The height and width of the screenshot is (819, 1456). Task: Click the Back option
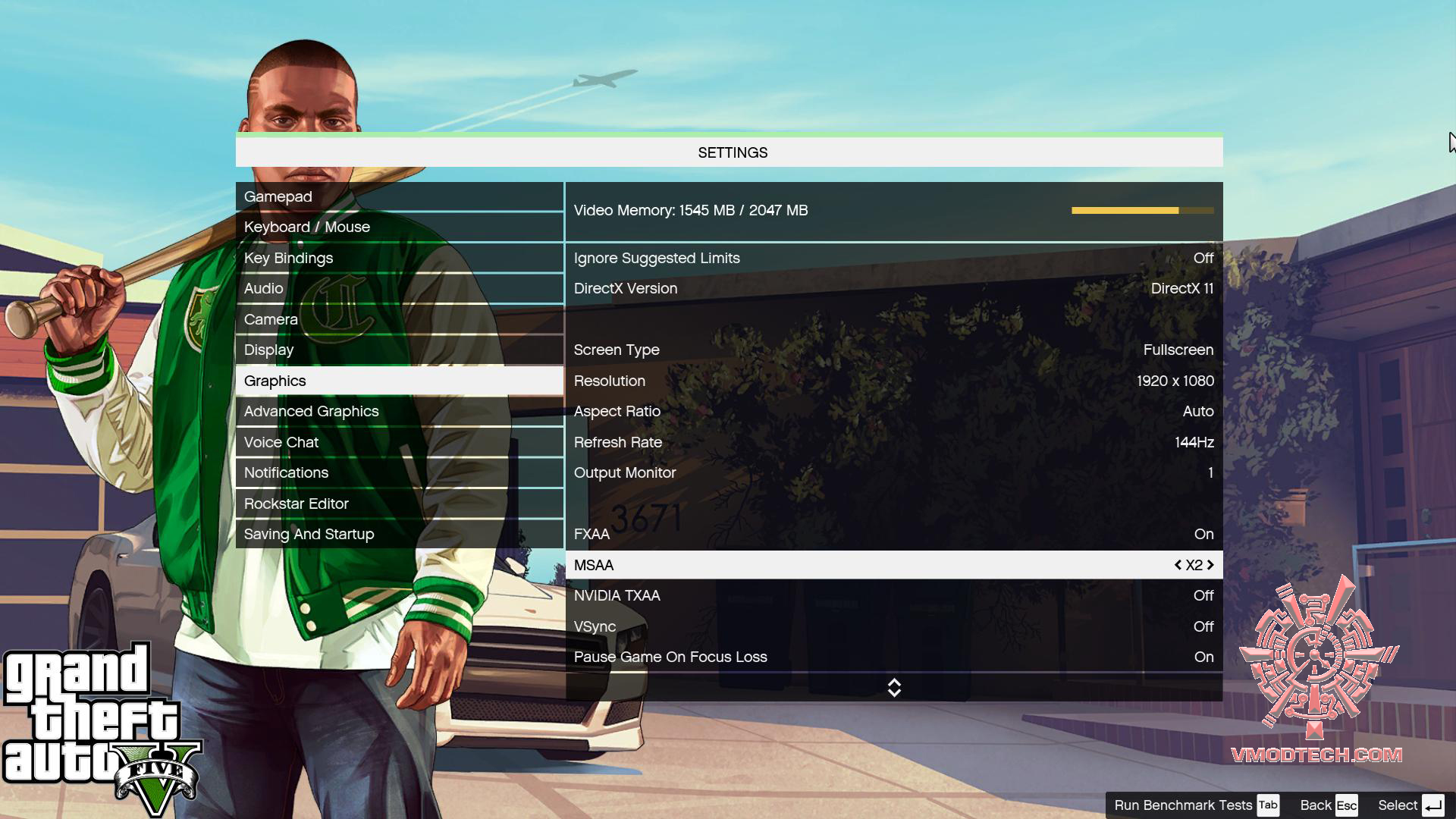point(1316,805)
